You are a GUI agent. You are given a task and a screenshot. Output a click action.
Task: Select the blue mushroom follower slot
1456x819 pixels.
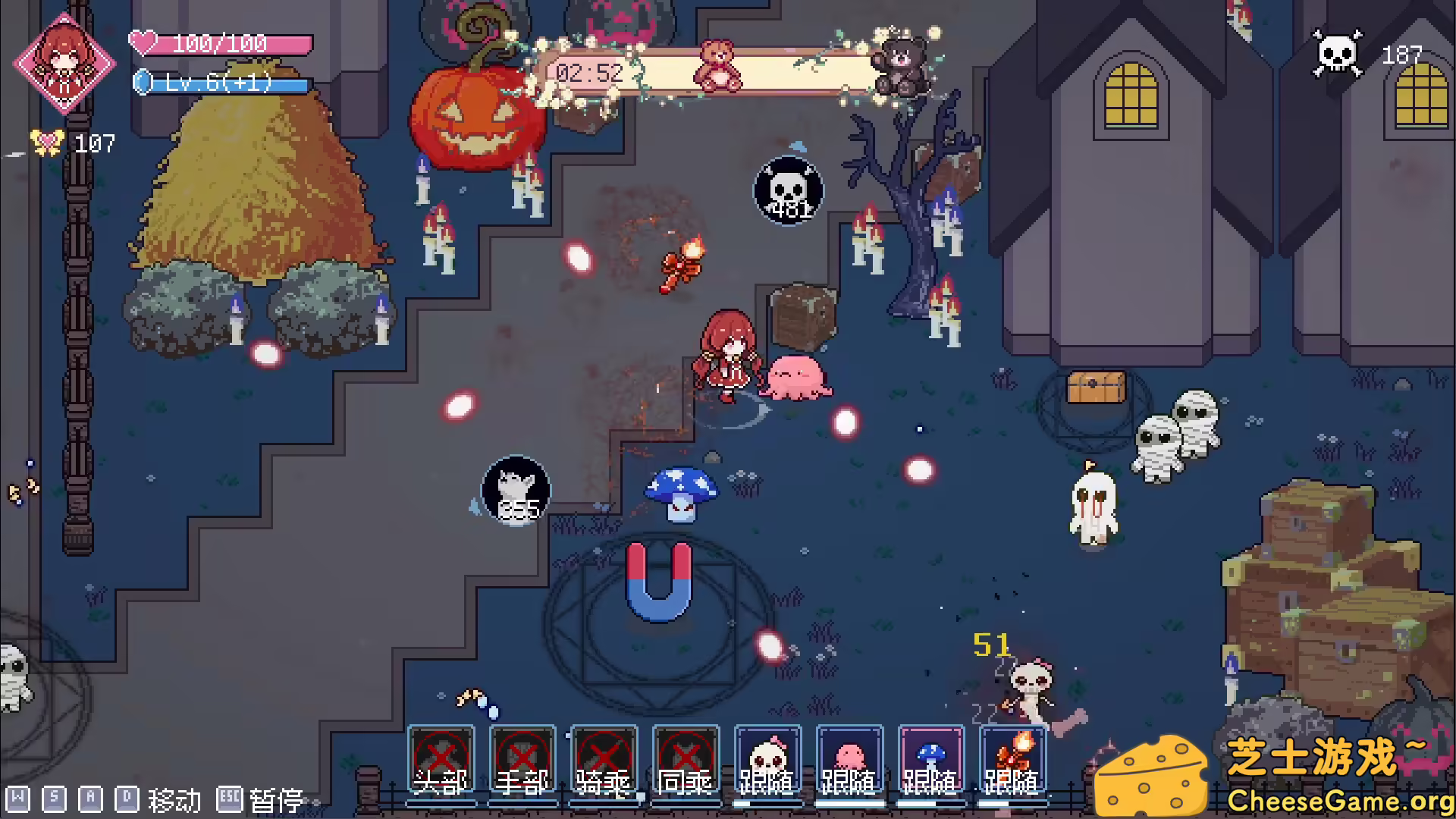click(931, 757)
